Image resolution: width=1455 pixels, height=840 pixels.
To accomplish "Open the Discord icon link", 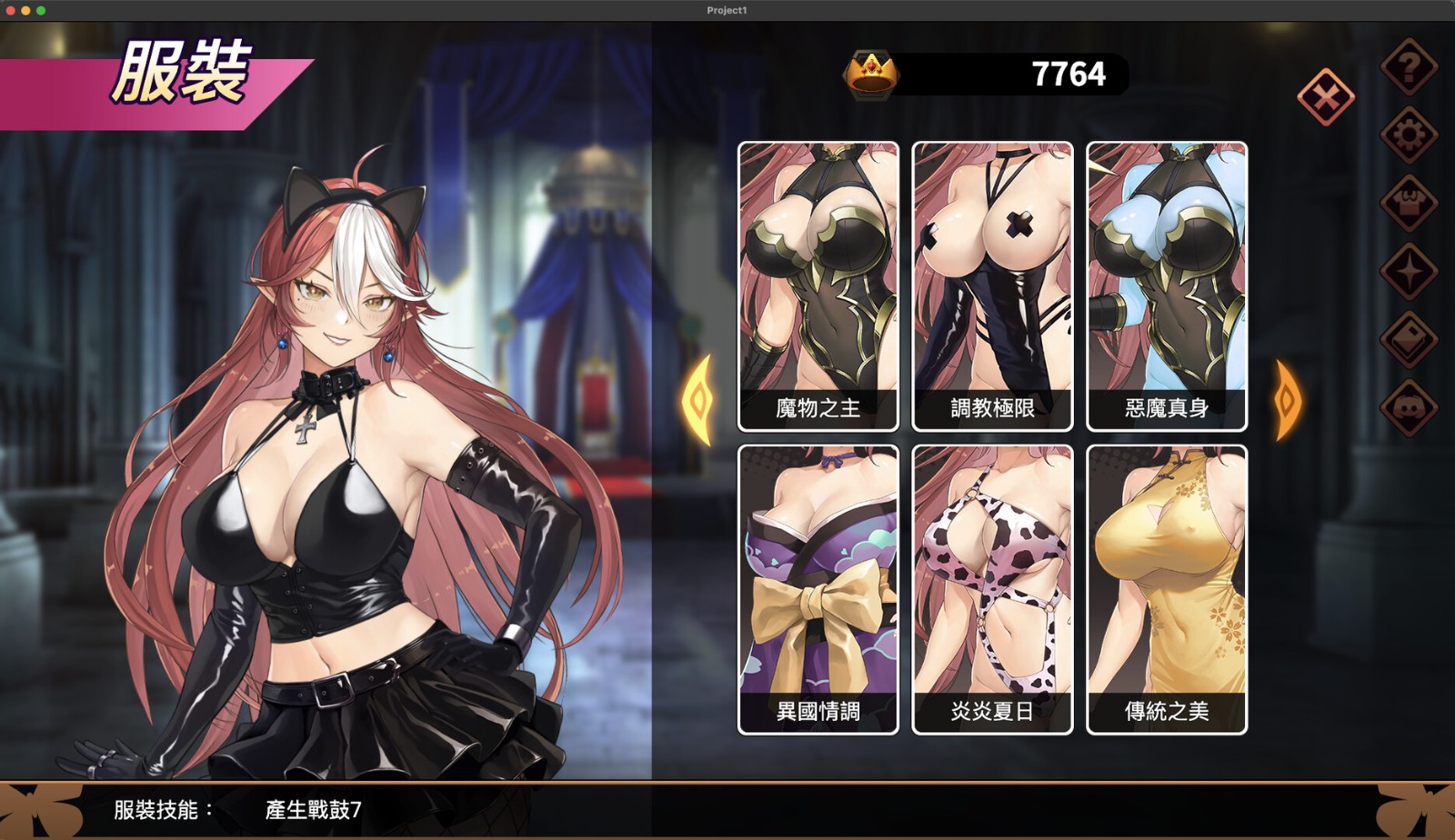I will click(1409, 408).
